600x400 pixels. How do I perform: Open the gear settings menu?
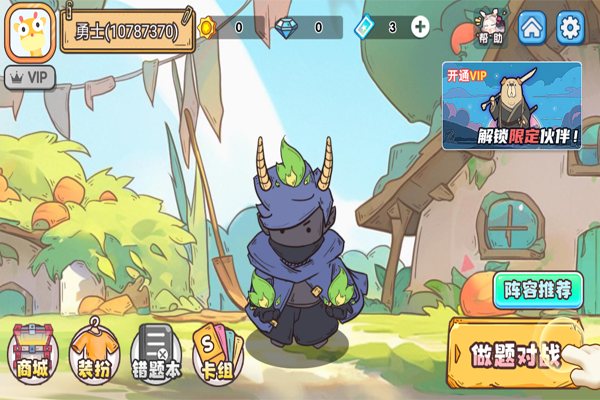[570, 26]
